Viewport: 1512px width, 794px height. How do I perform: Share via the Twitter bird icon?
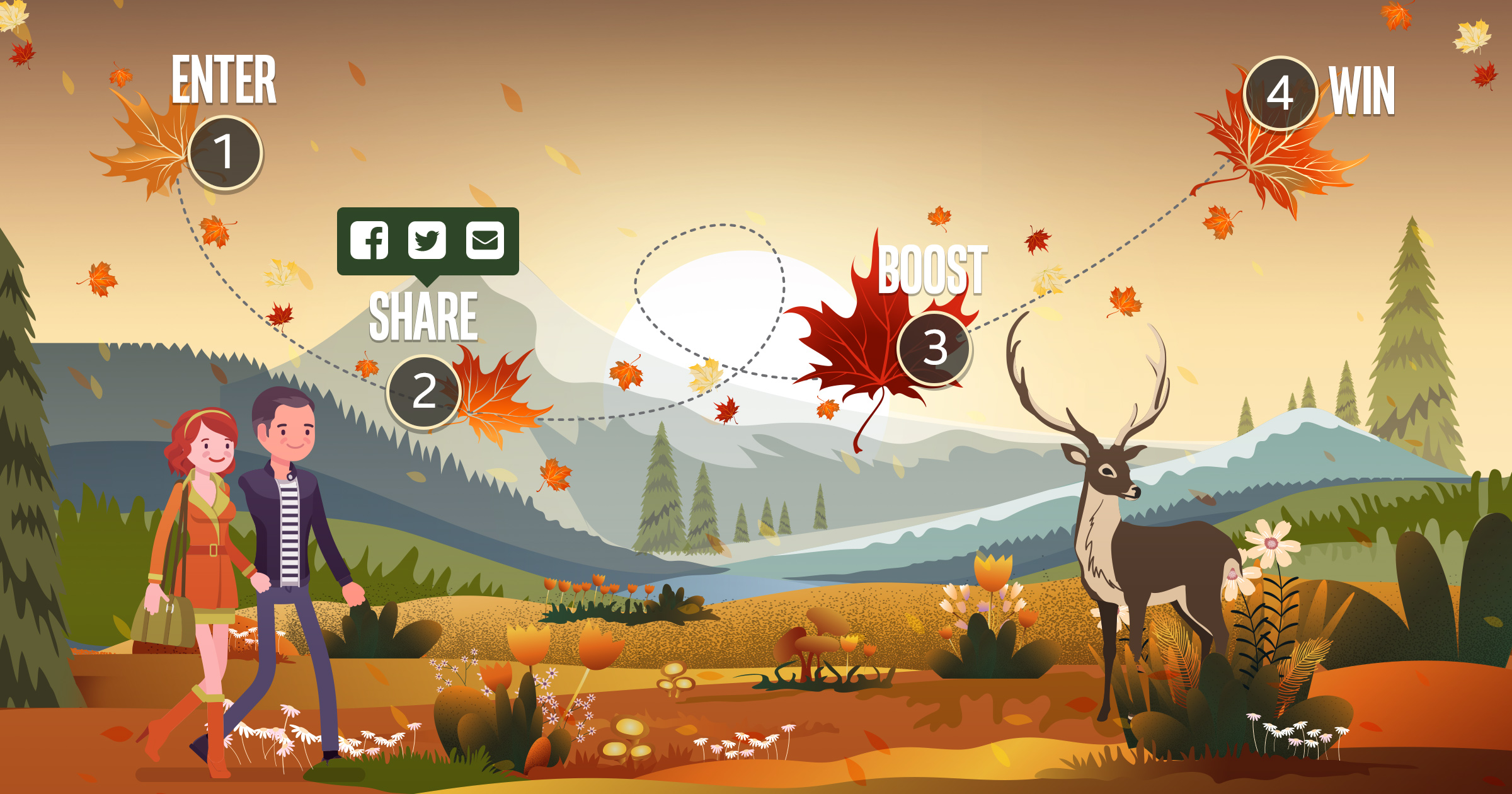point(427,240)
